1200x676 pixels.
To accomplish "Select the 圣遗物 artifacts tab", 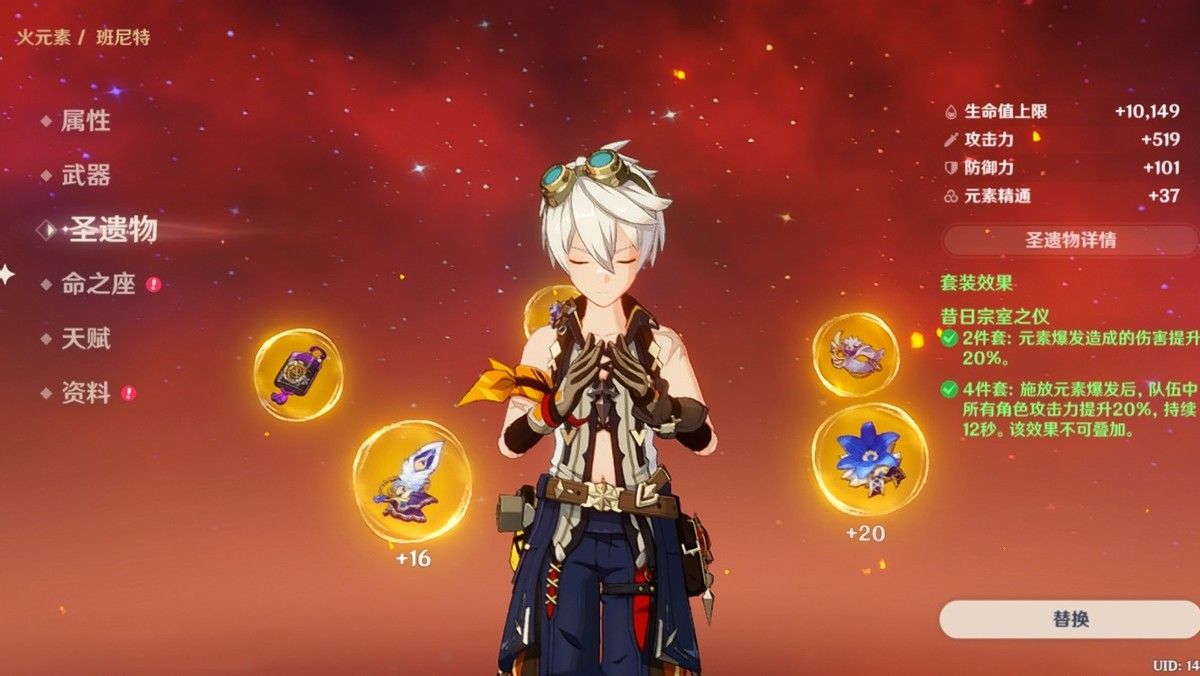I will click(112, 230).
